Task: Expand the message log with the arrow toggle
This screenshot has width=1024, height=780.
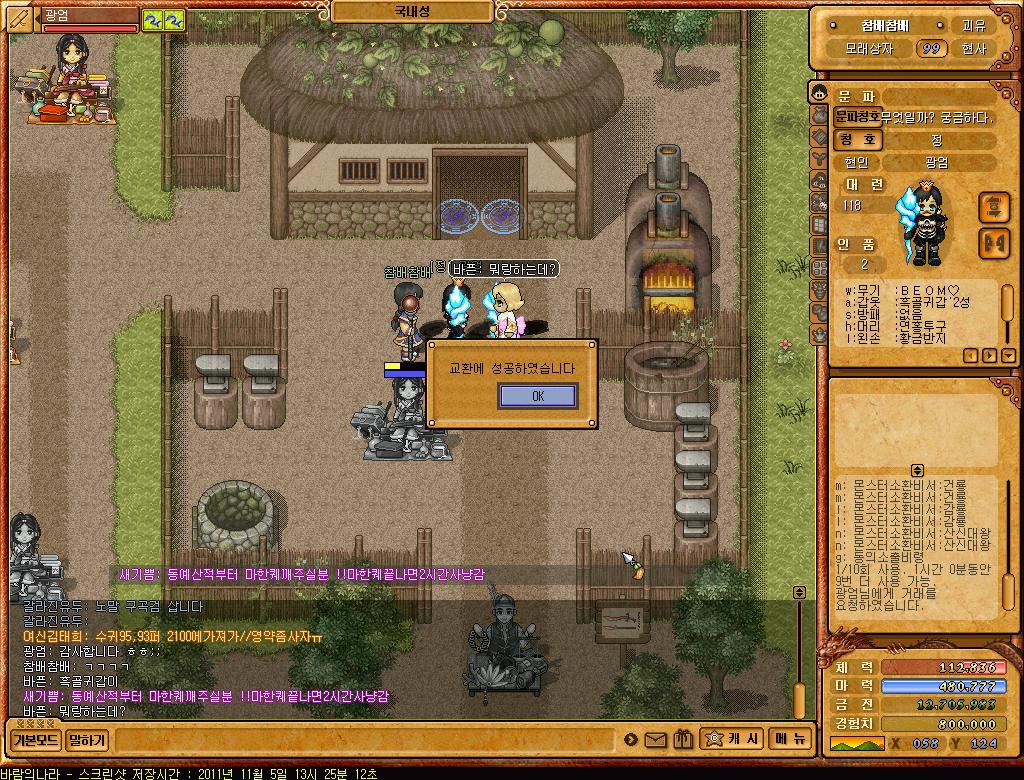Action: coord(917,470)
